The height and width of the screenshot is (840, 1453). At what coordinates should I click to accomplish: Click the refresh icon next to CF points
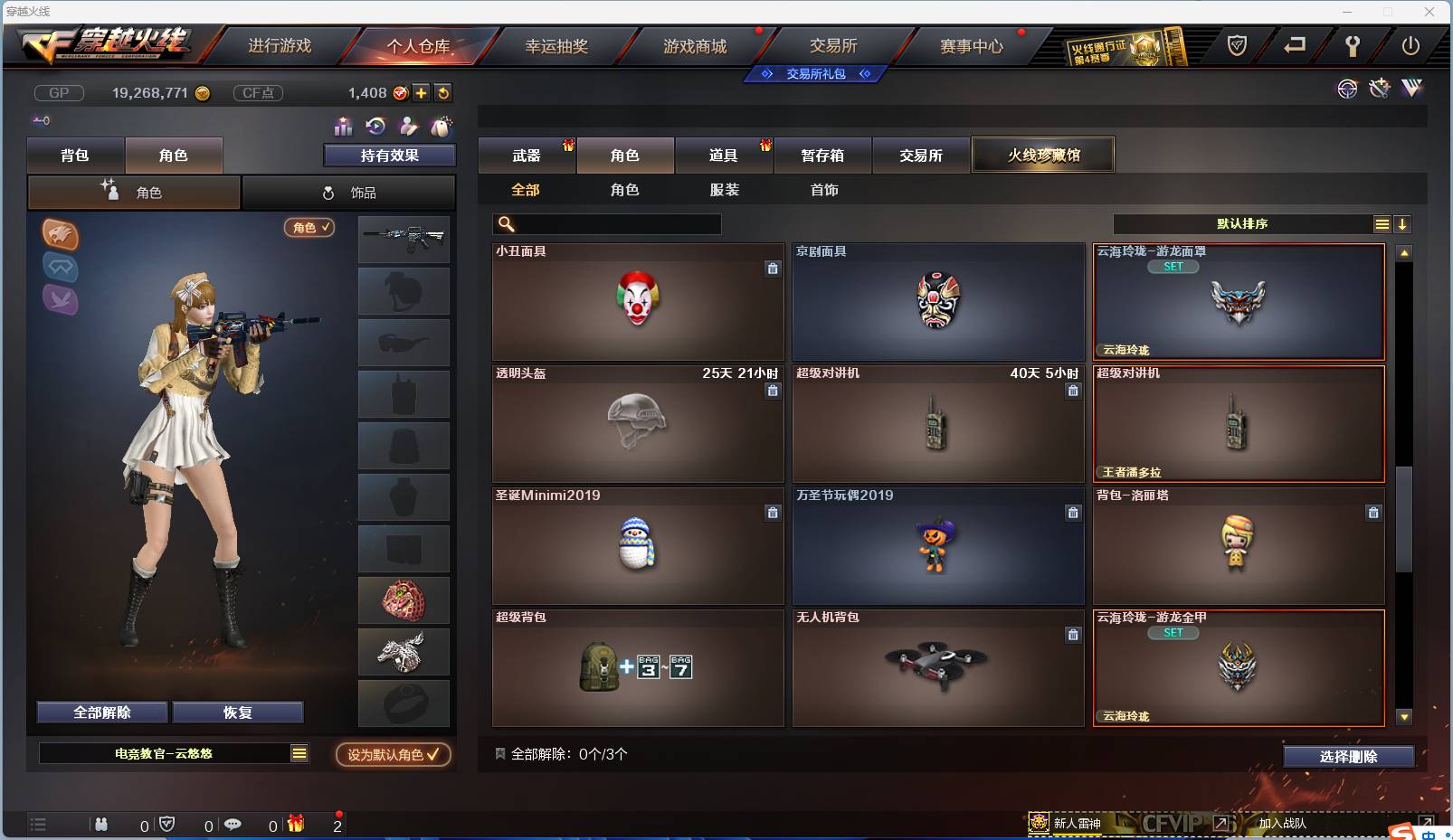pyautogui.click(x=443, y=92)
